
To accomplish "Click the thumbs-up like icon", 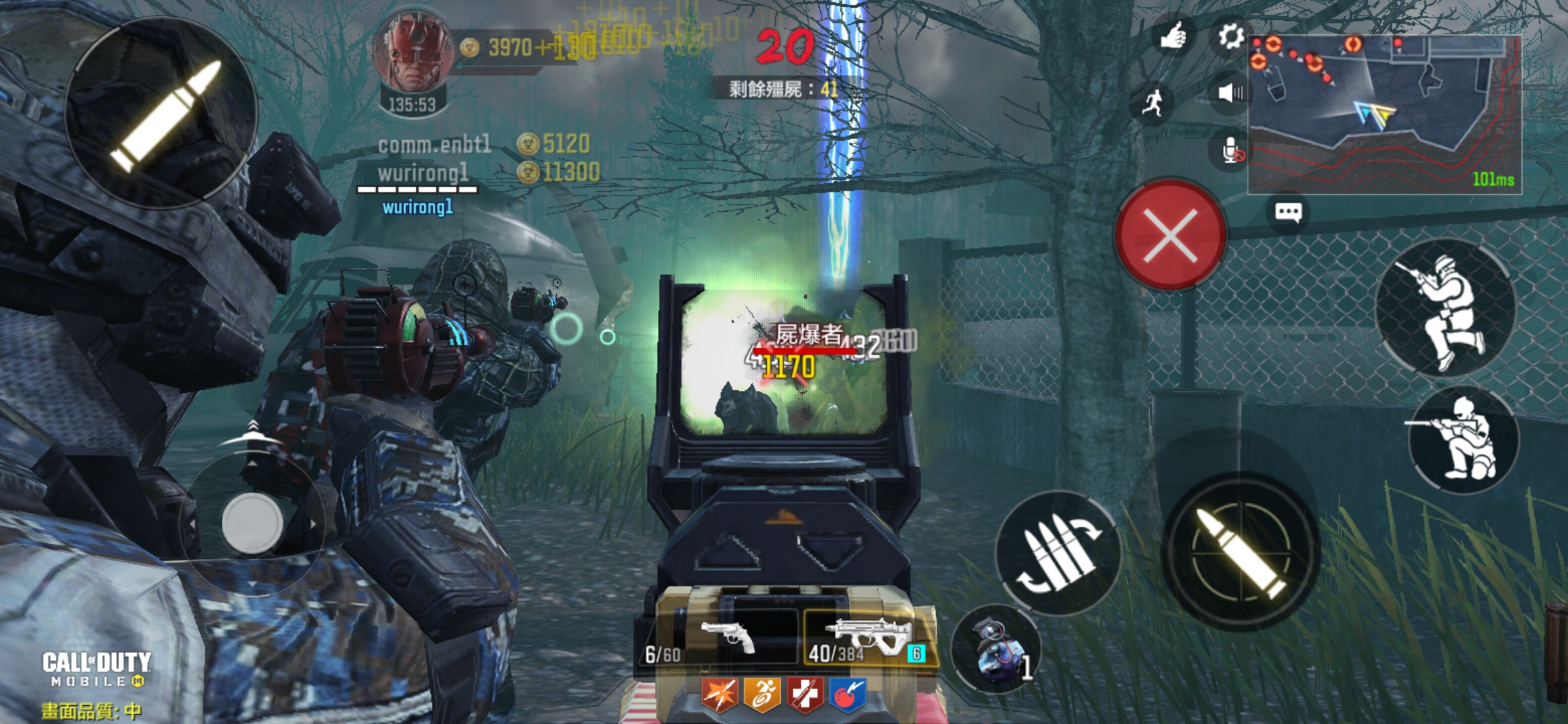I will (1173, 36).
